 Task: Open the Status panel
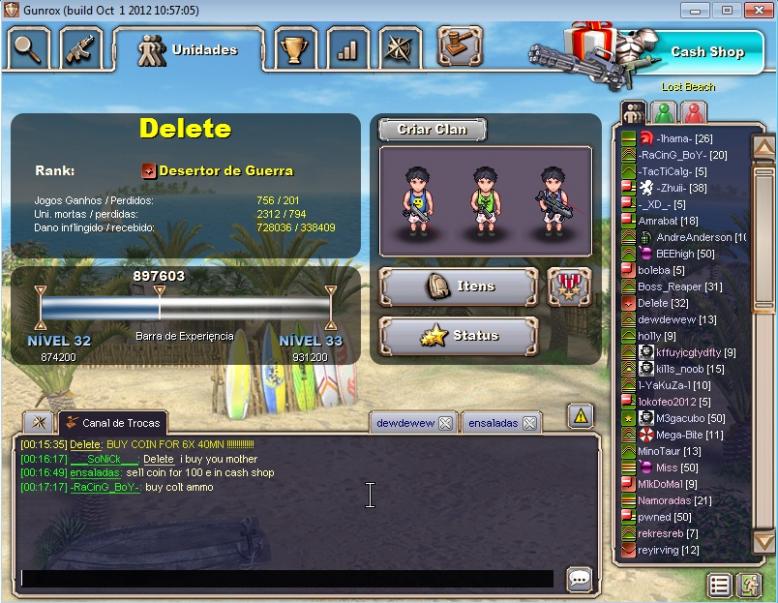pos(459,336)
